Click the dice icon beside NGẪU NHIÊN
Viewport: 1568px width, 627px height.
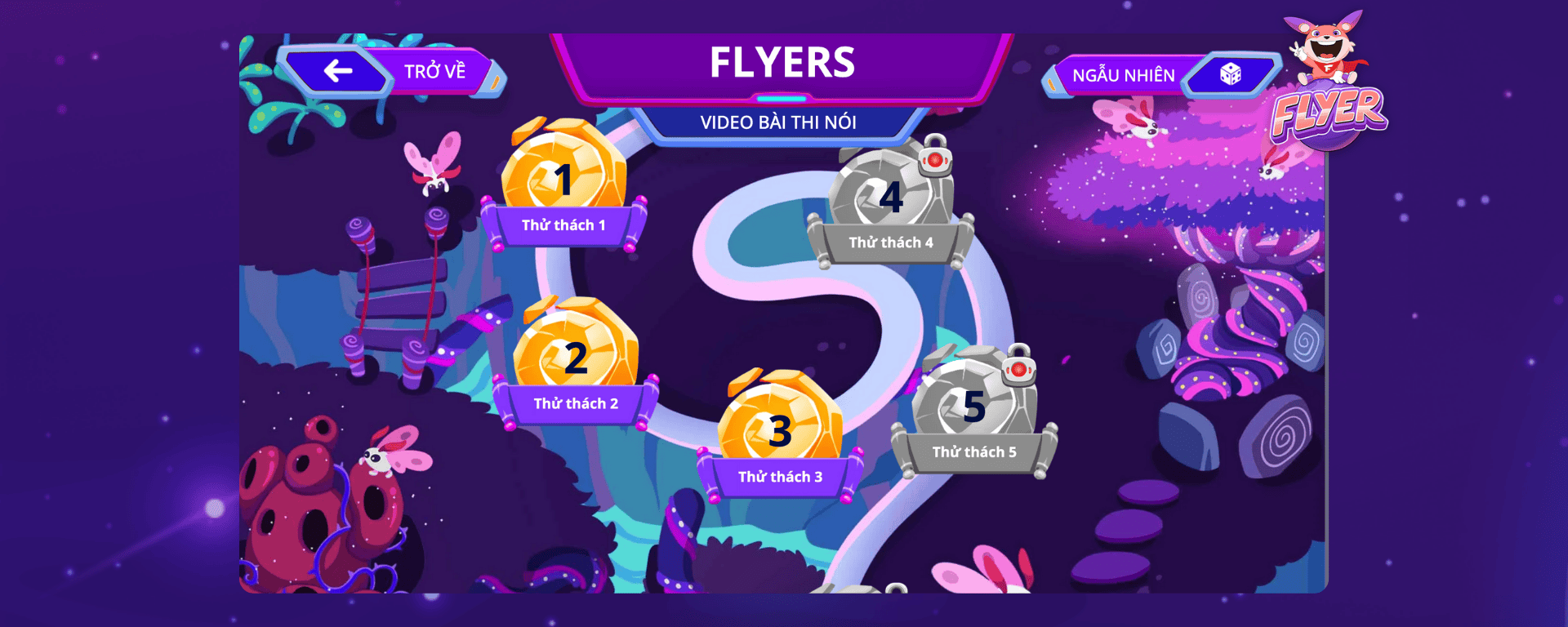point(1232,74)
